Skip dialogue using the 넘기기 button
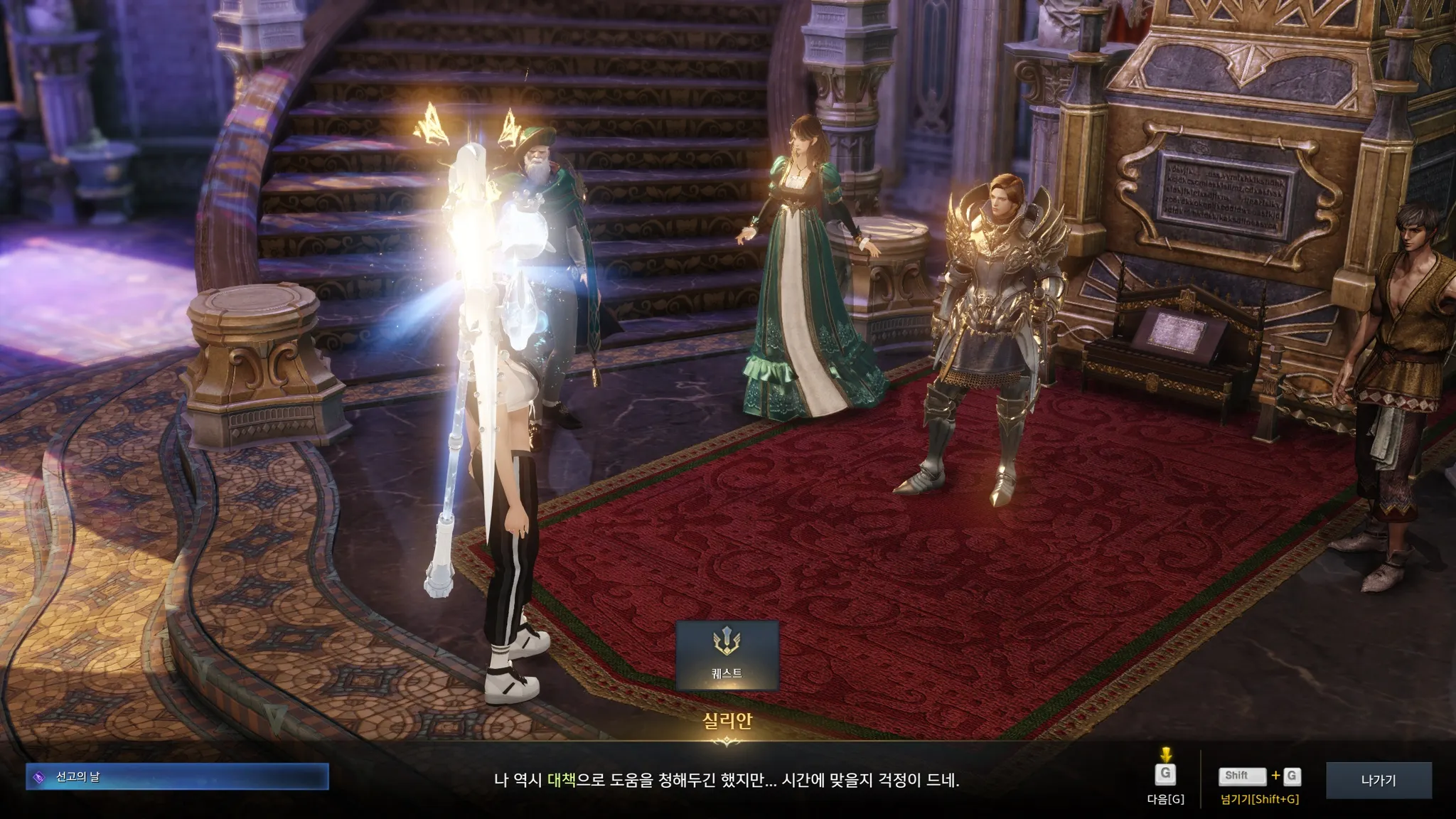1456x819 pixels. (x=1259, y=777)
